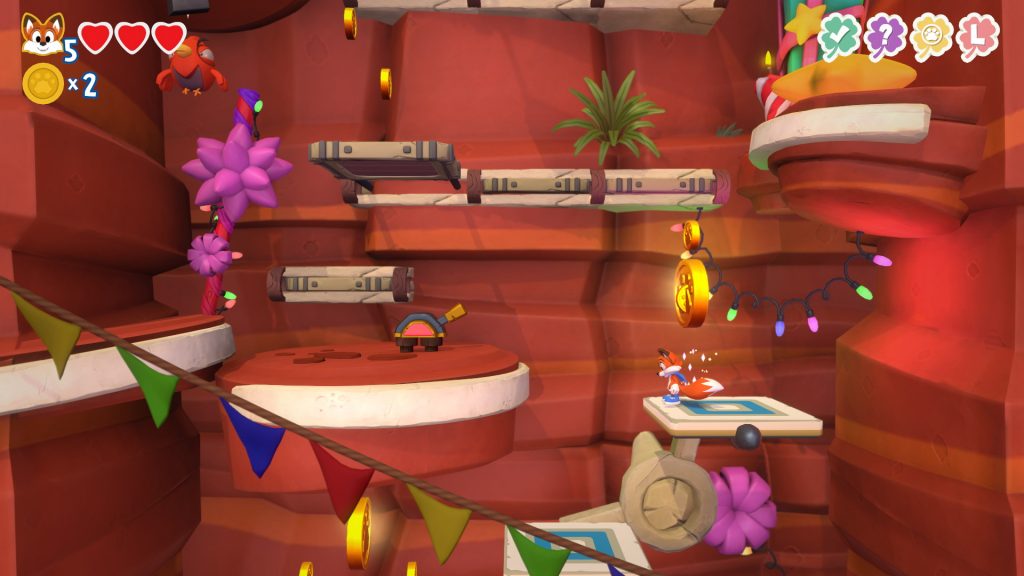Select the purple question mark clover
1024x576 pixels.
[x=885, y=38]
